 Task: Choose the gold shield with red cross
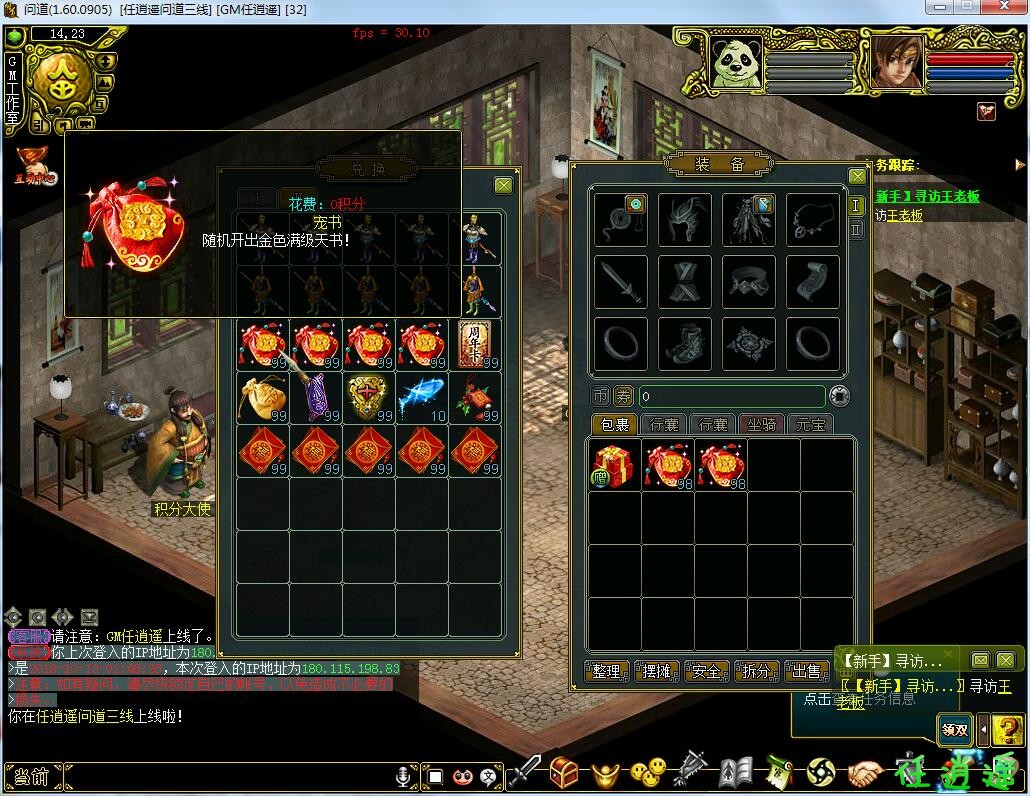click(369, 397)
